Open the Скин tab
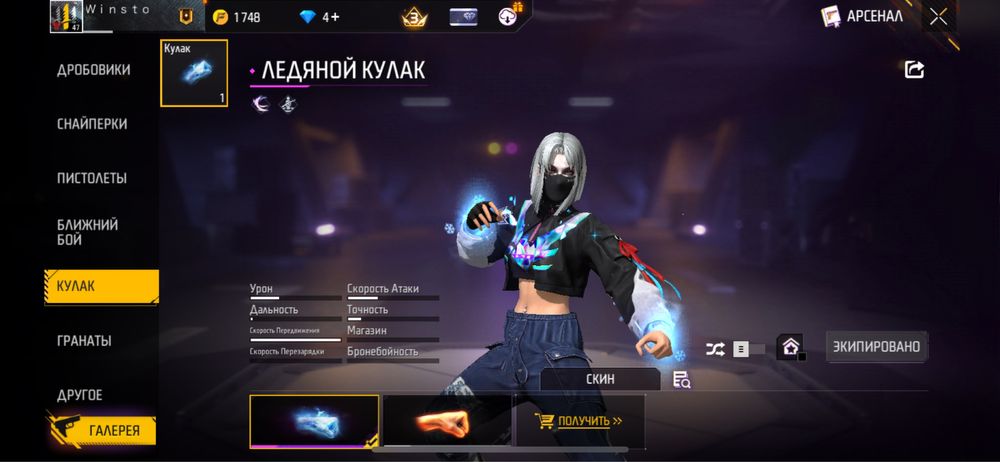1000x462 pixels. tap(600, 379)
